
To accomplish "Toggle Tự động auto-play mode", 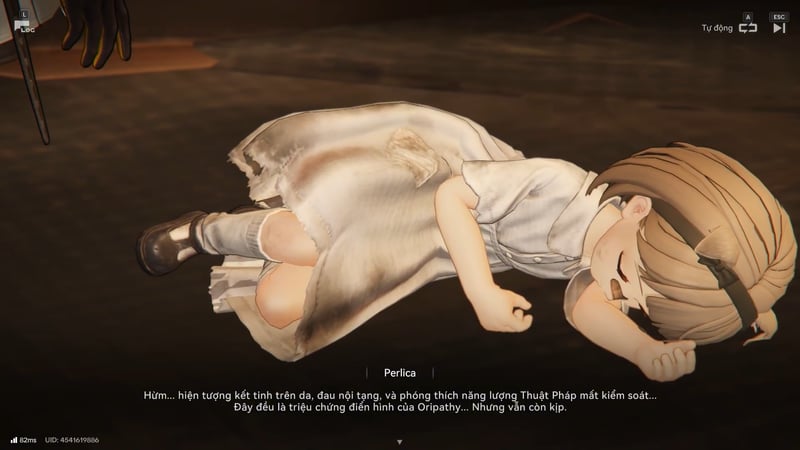I will tap(748, 28).
